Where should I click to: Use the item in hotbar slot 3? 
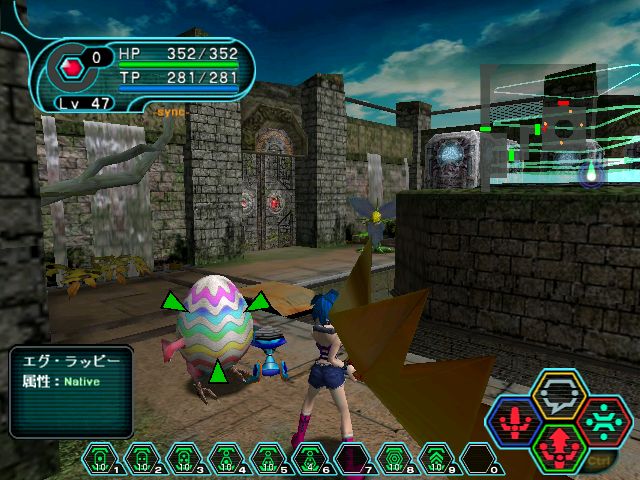185,460
